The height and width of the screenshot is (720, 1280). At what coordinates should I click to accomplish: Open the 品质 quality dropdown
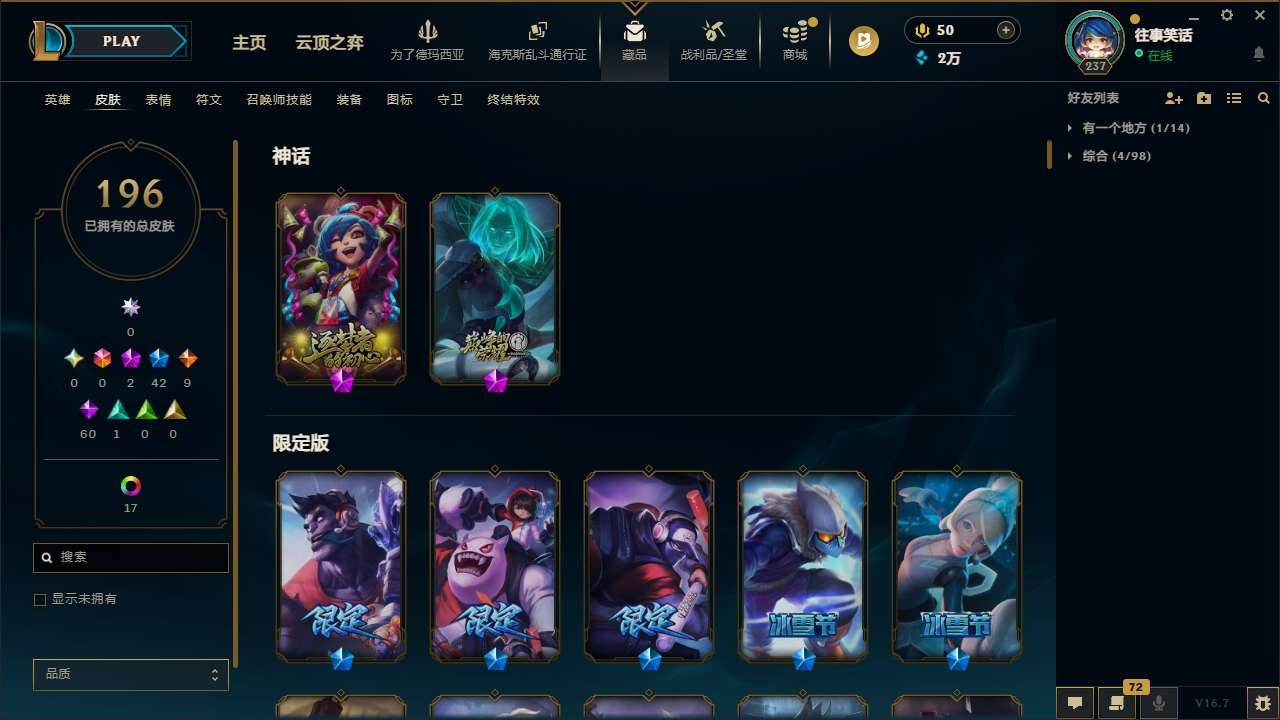point(130,674)
